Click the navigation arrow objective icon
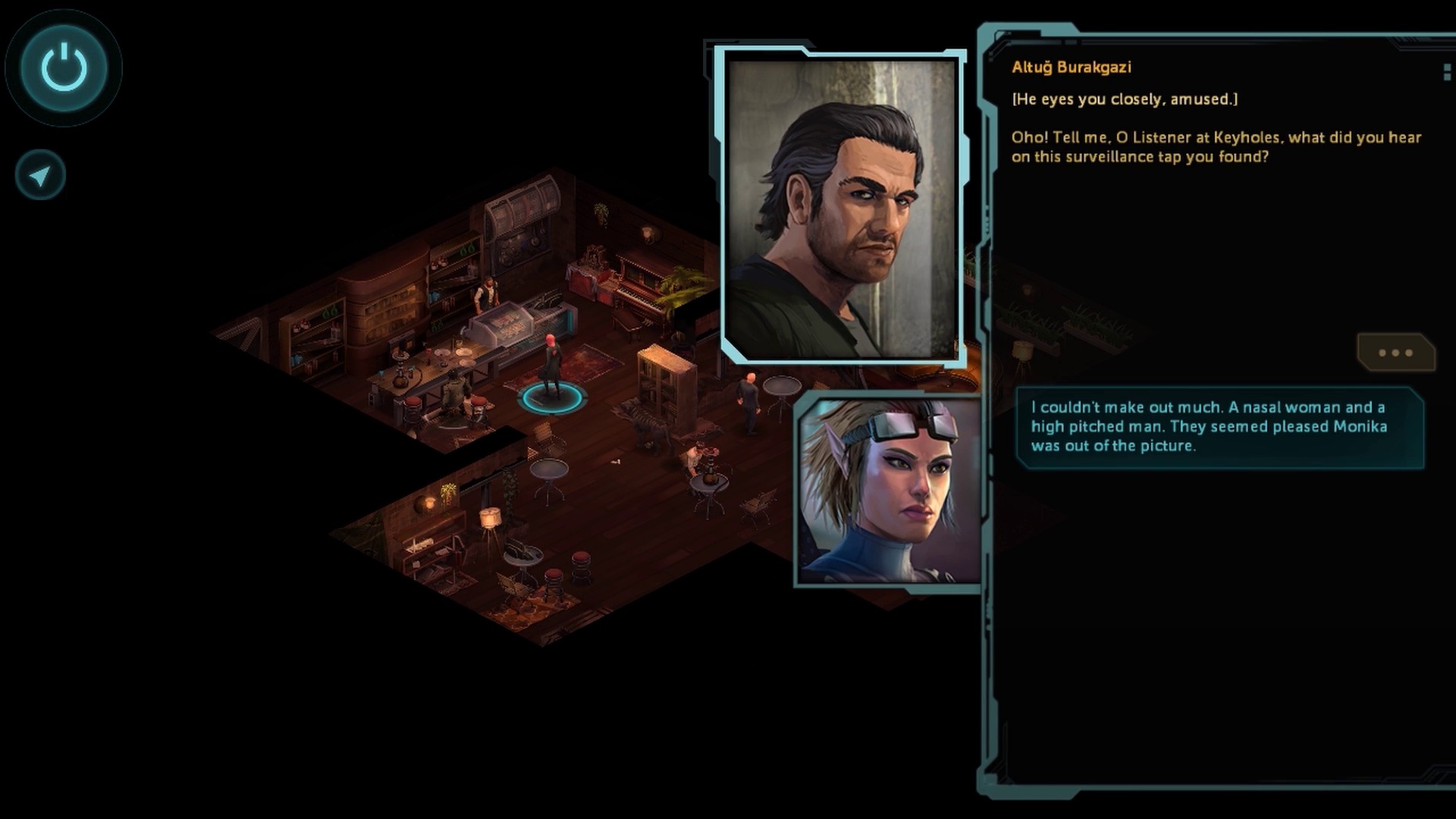The width and height of the screenshot is (1456, 819). [x=40, y=176]
